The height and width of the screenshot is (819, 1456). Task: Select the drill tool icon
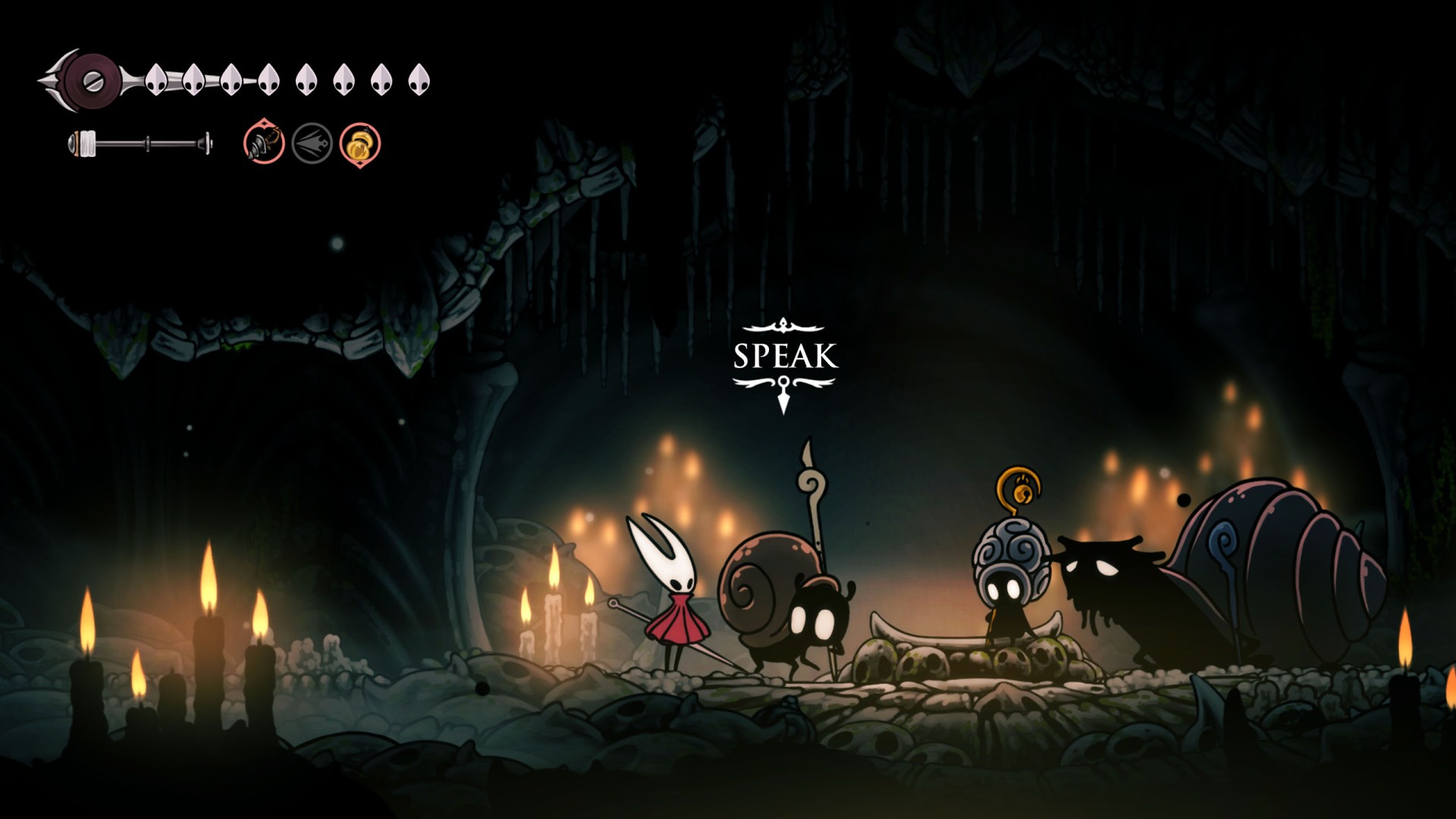(264, 143)
